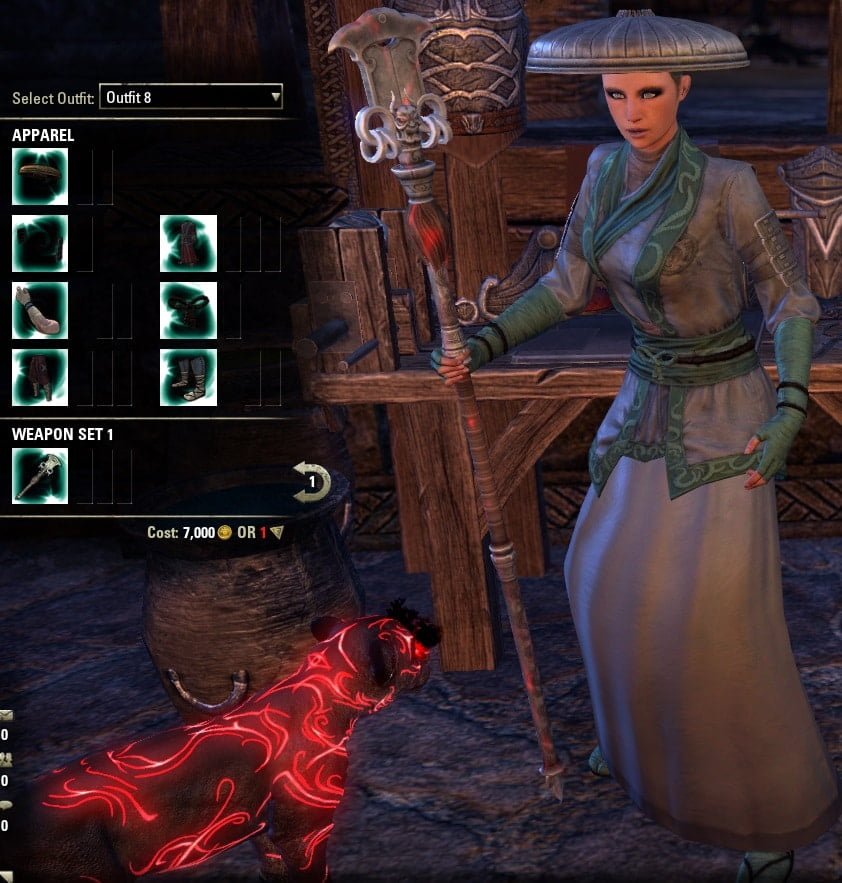
Task: Select the staff weapon slot
Action: (x=40, y=475)
